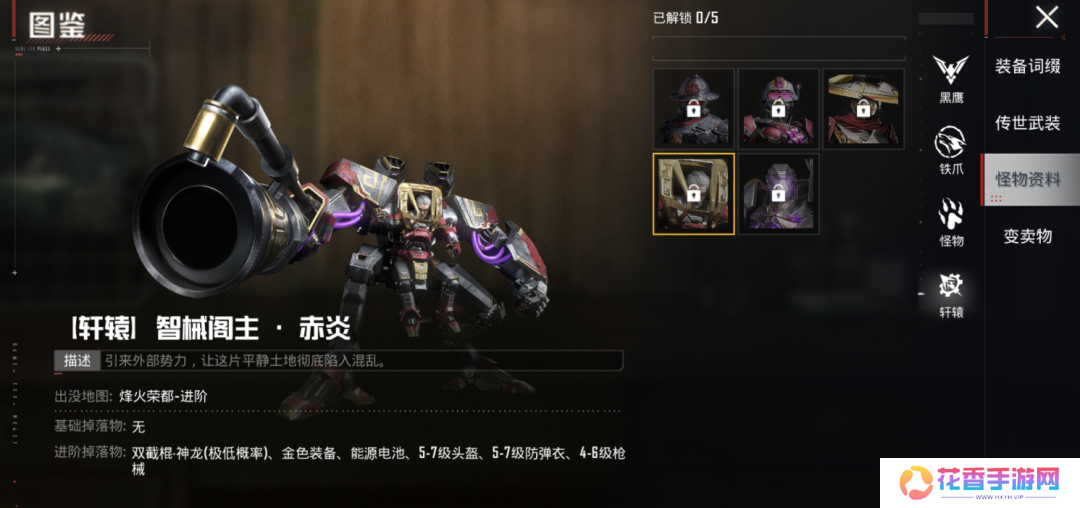The width and height of the screenshot is (1080, 508).
Task: Open the 传世武装 tab
Action: 1027,123
